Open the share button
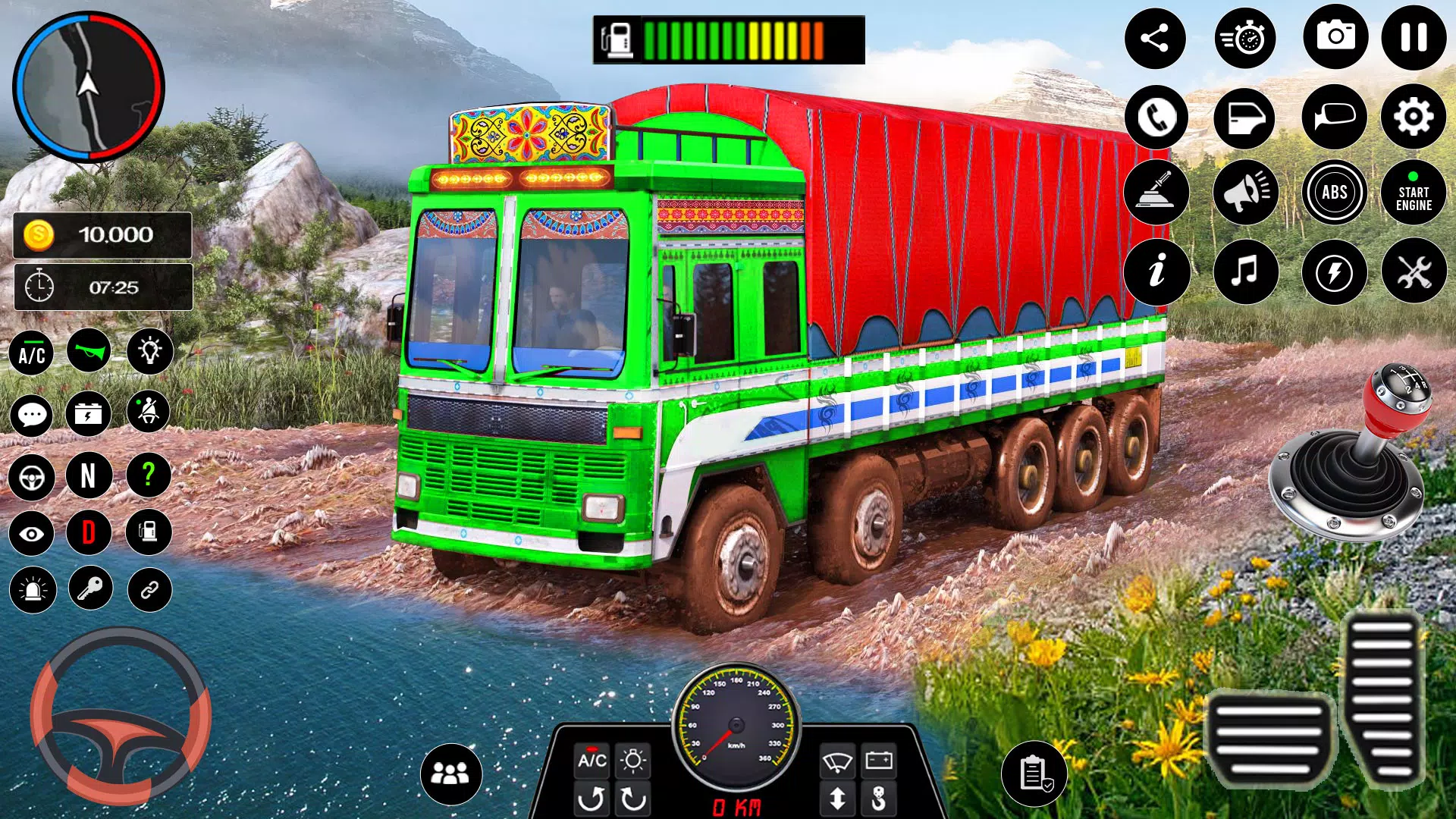This screenshot has width=1456, height=819. pyautogui.click(x=1155, y=38)
